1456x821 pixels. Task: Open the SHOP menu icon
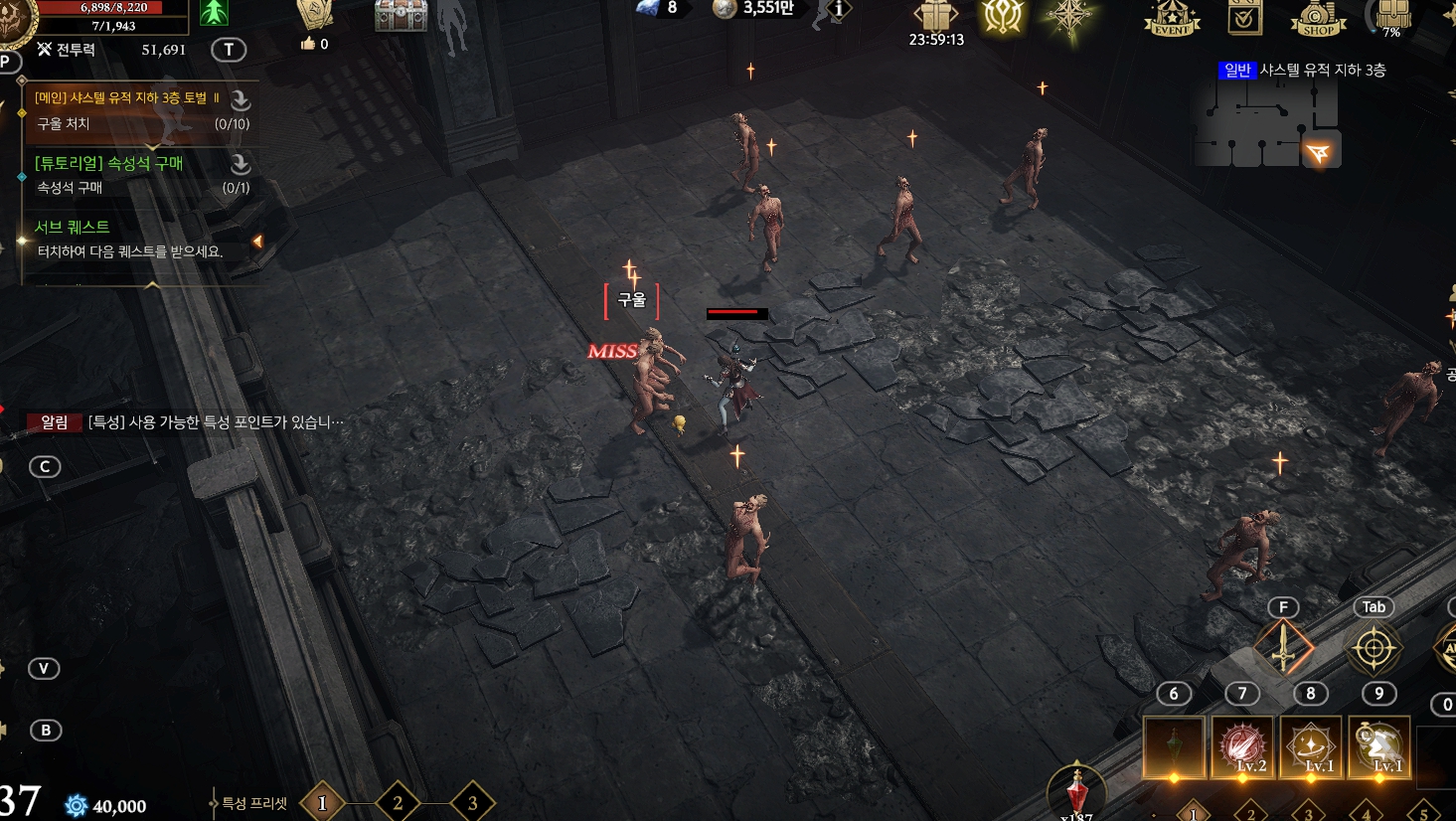(1318, 18)
